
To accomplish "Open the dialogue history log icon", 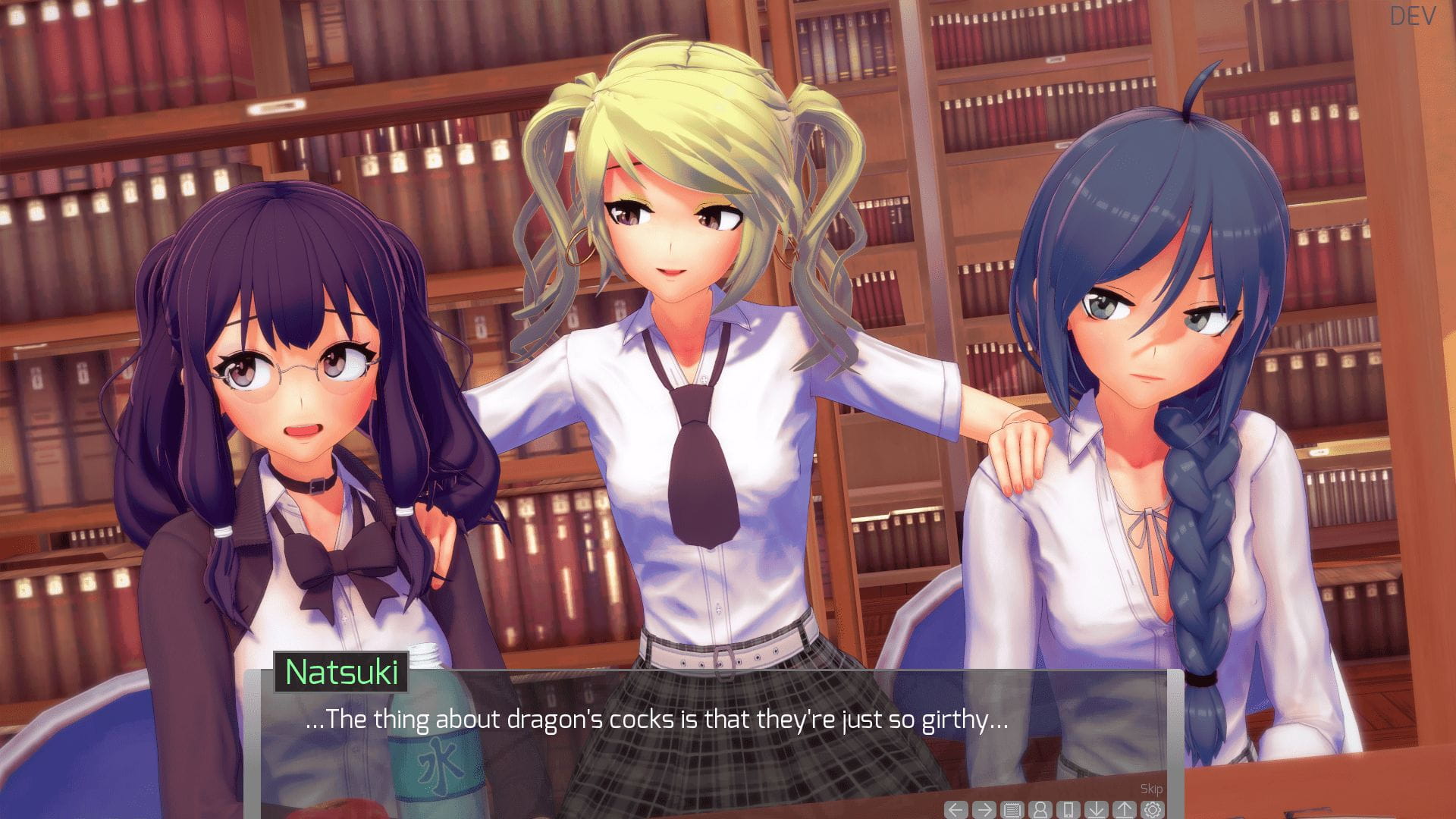I will [x=1012, y=809].
